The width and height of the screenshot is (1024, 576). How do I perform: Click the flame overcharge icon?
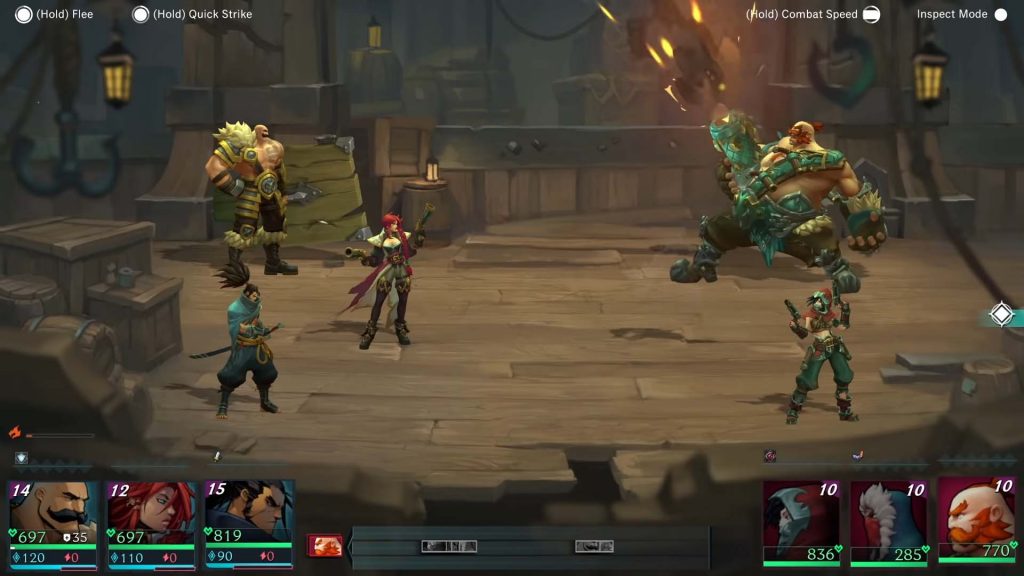click(15, 432)
